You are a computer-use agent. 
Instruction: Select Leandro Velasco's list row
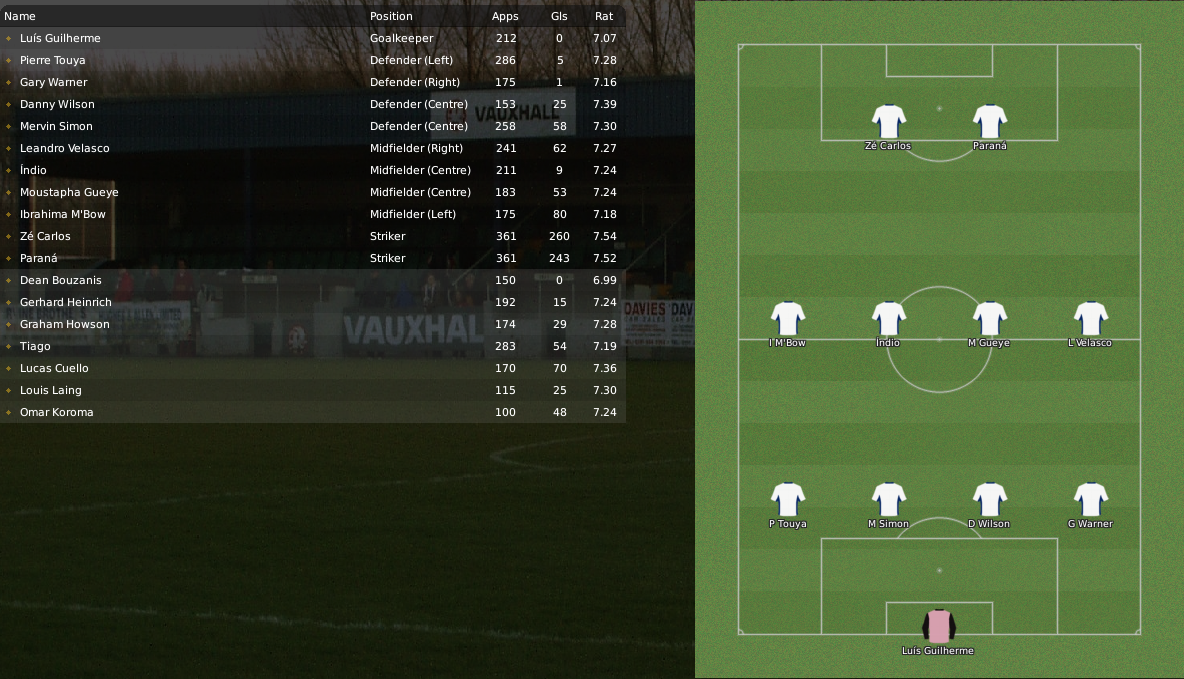tap(65, 148)
